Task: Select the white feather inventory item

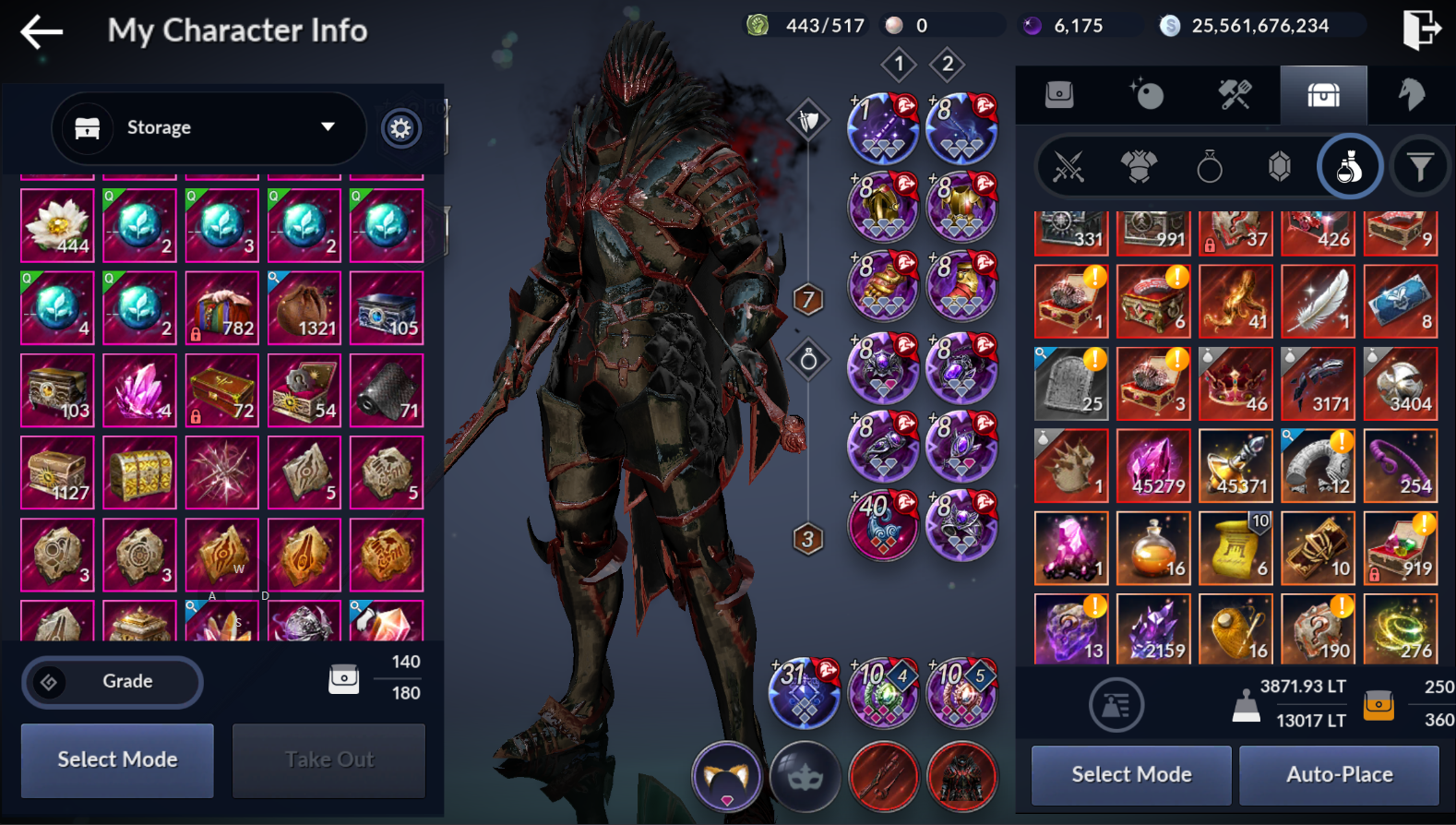Action: [x=1318, y=302]
